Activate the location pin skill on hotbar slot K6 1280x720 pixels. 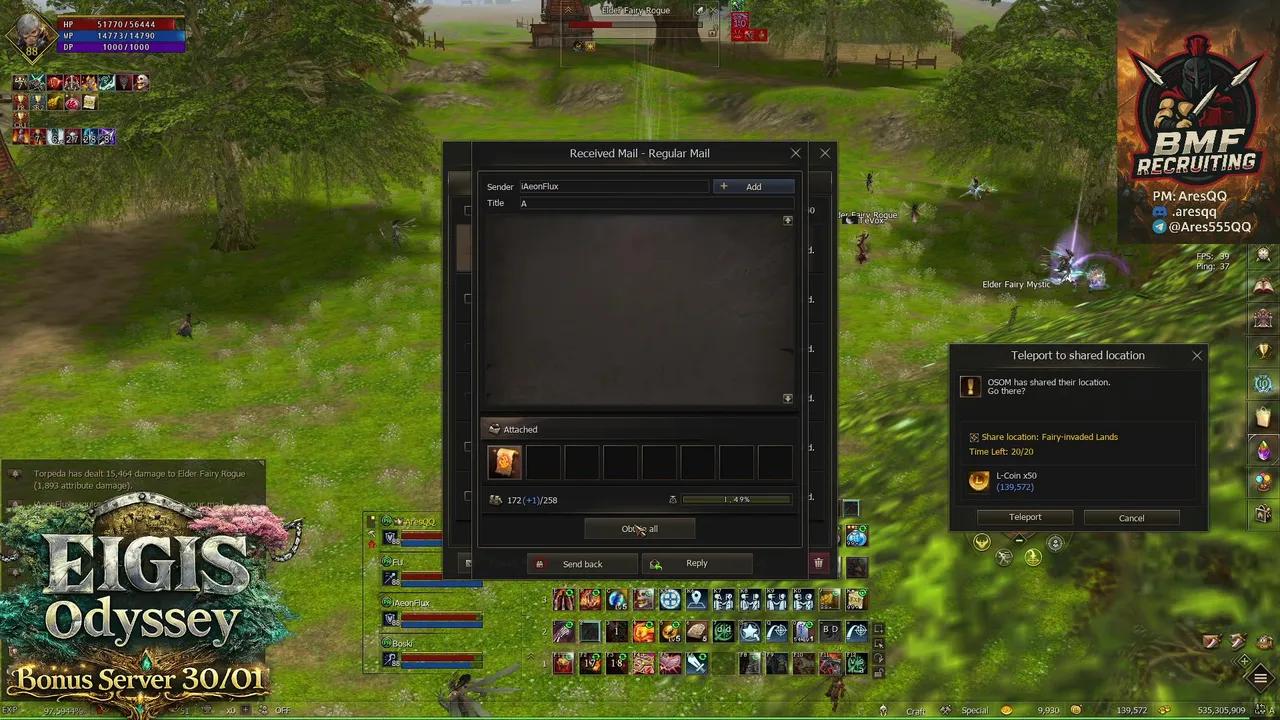click(x=696, y=599)
